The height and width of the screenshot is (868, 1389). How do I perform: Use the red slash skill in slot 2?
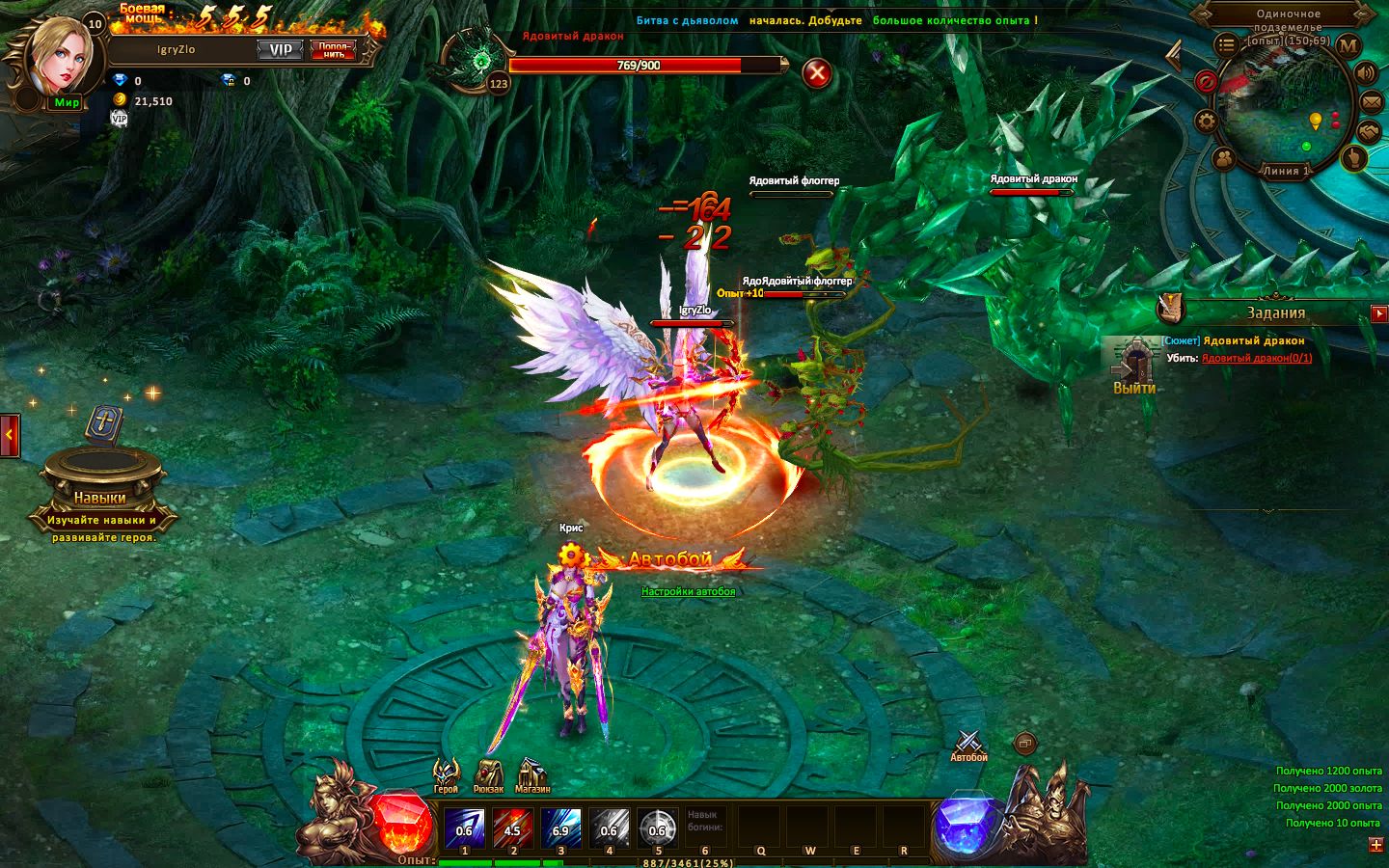[x=512, y=827]
